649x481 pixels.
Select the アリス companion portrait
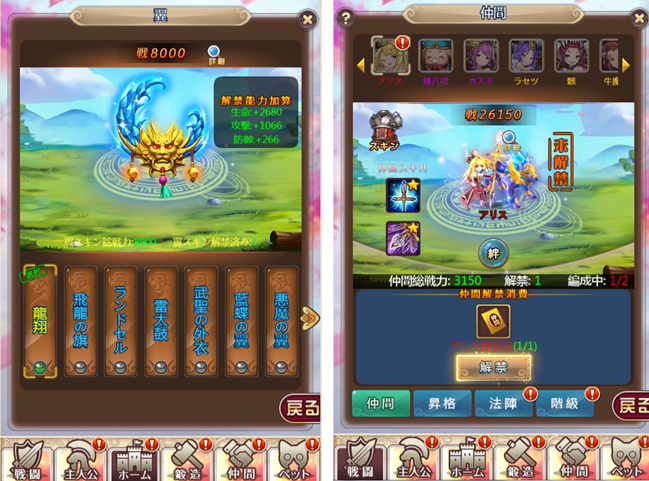click(x=389, y=57)
